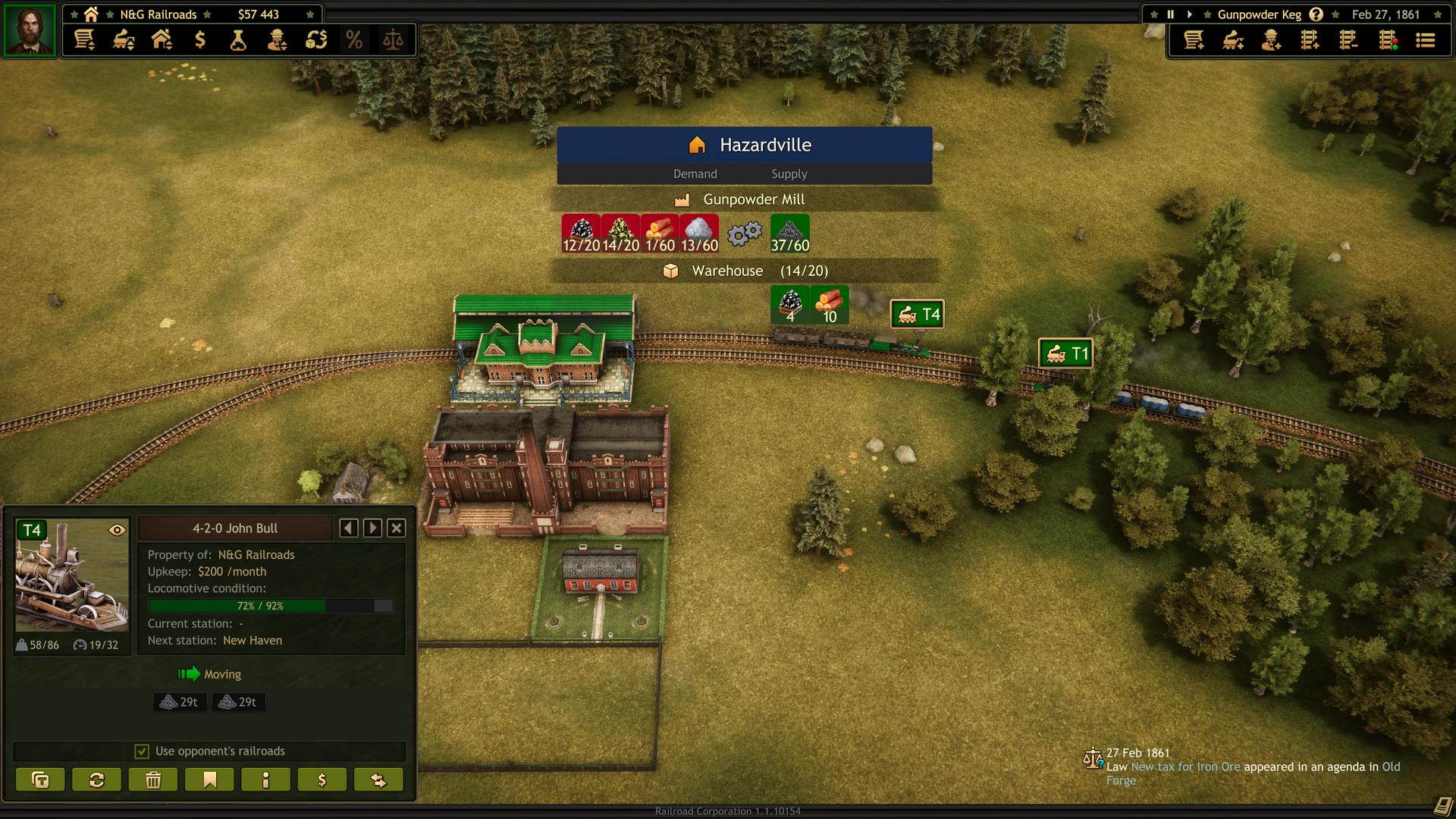Open the laws ledger toolbar icon
This screenshot has height=819, width=1456.
pos(393,40)
